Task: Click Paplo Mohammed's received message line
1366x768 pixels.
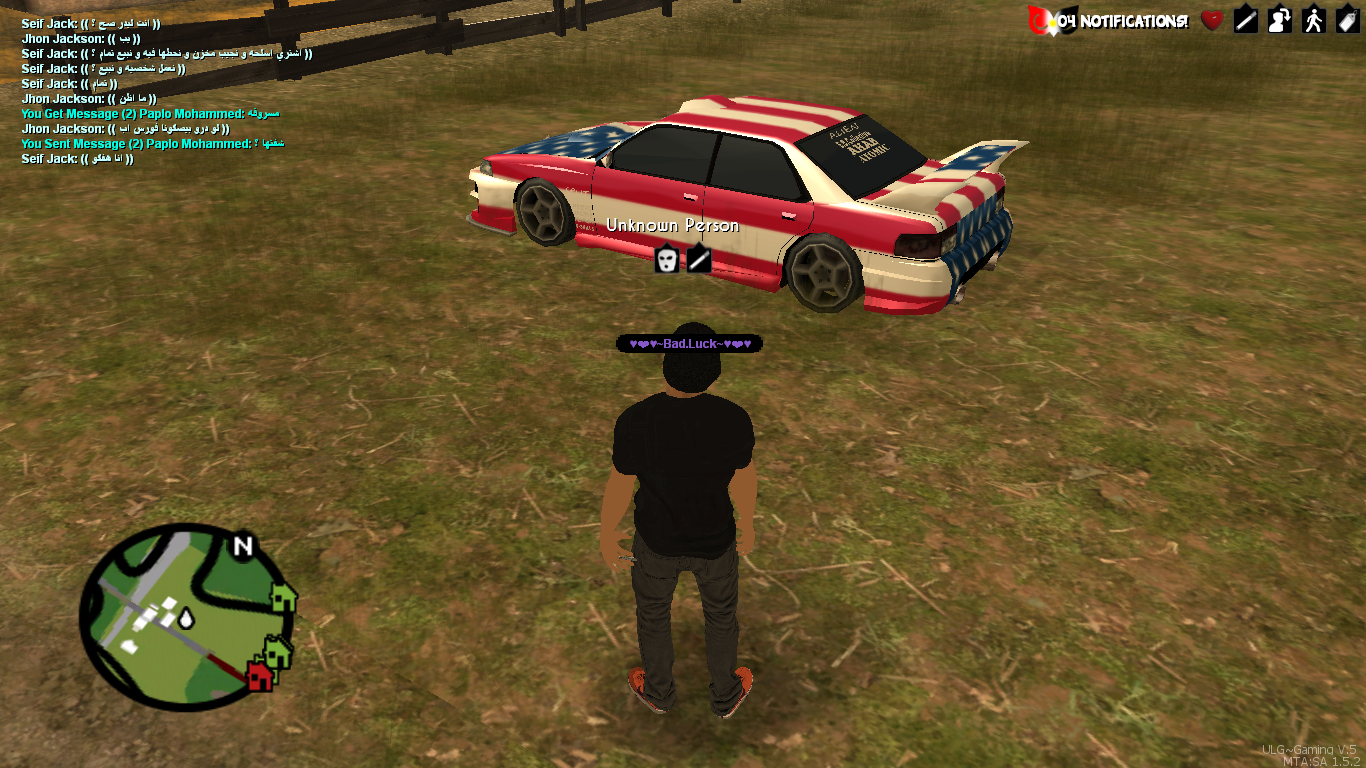Action: pos(153,114)
